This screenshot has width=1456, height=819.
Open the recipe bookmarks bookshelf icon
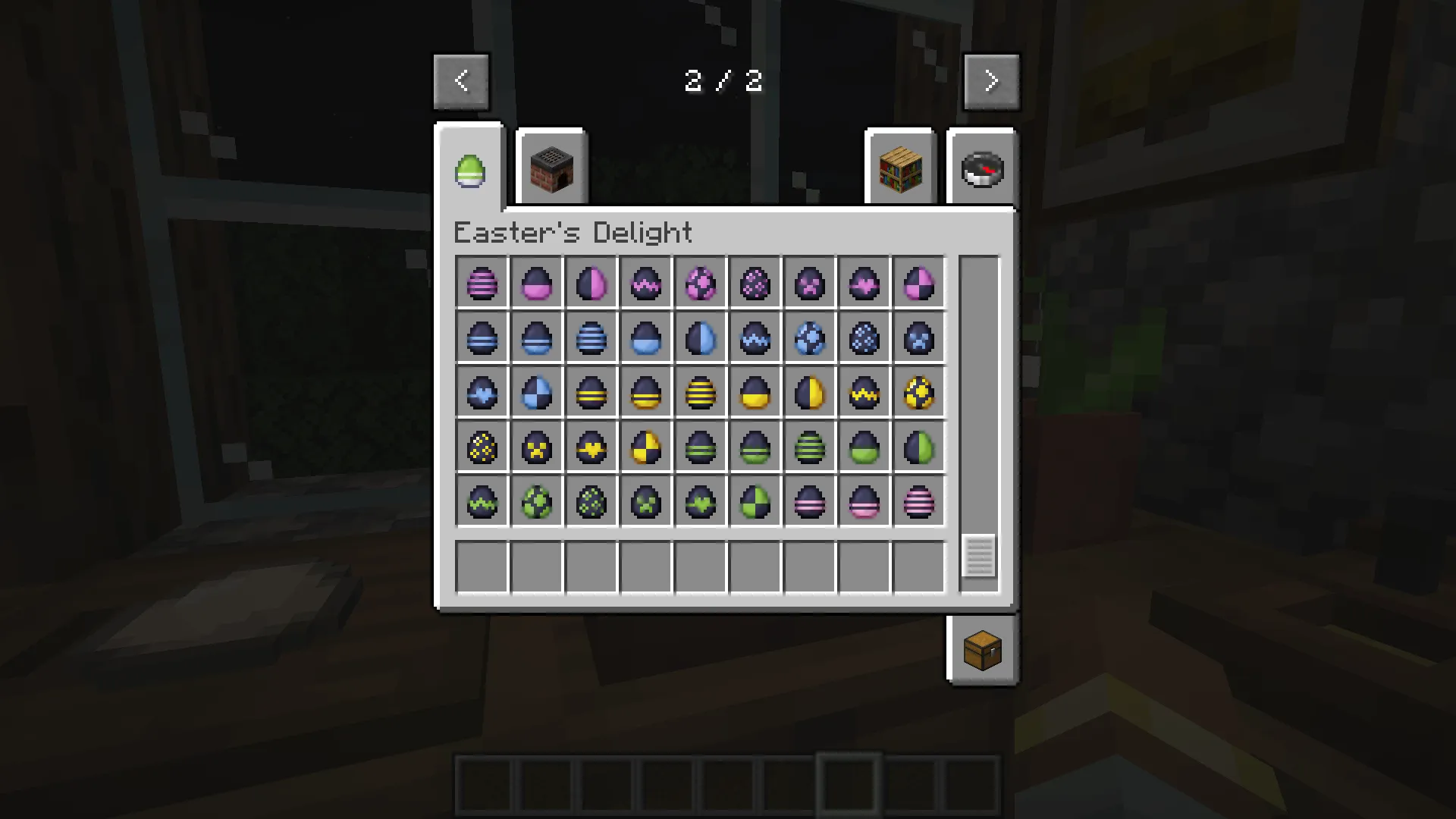[899, 168]
